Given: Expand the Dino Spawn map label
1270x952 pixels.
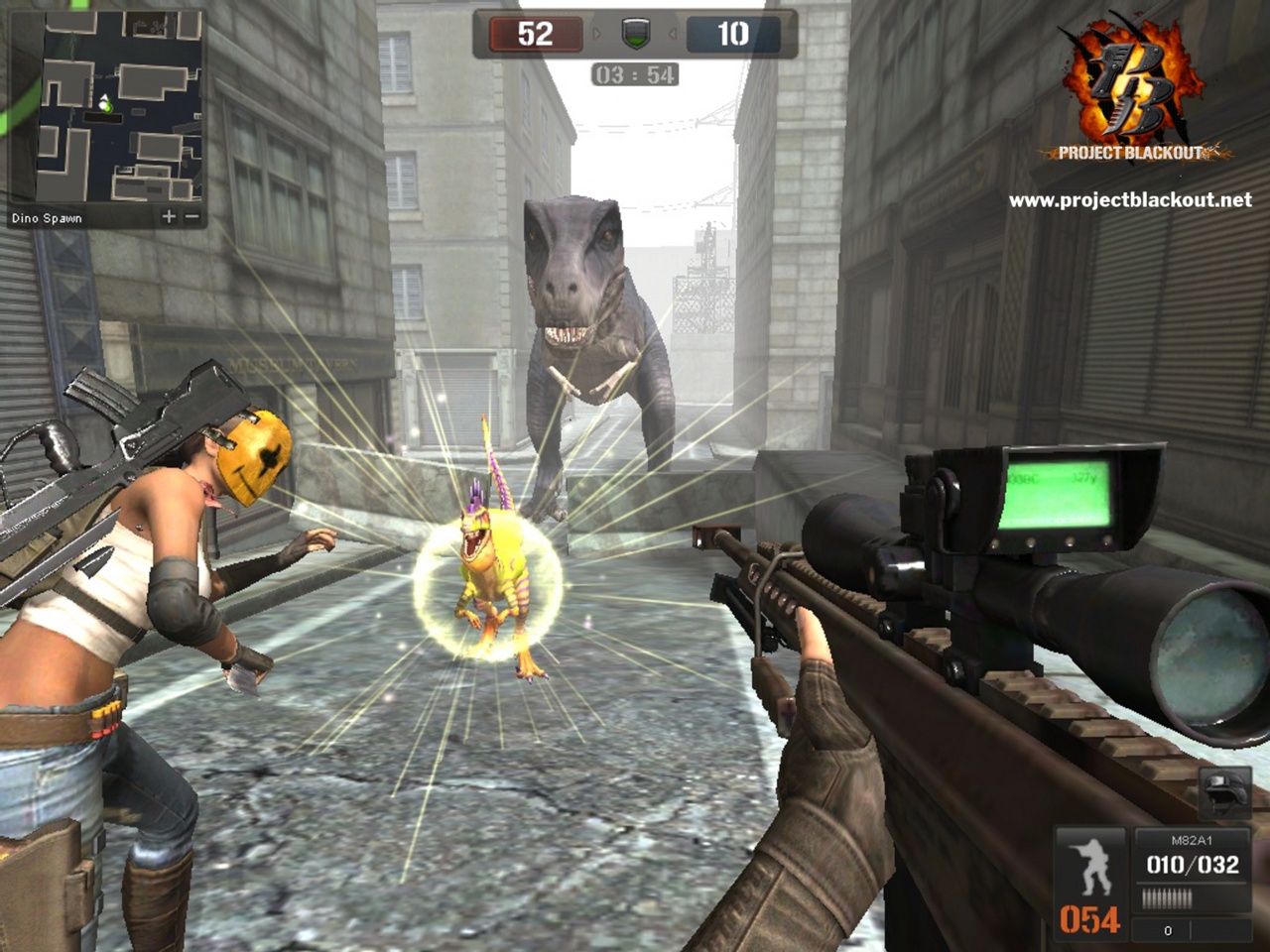Looking at the screenshot, I should [48, 216].
